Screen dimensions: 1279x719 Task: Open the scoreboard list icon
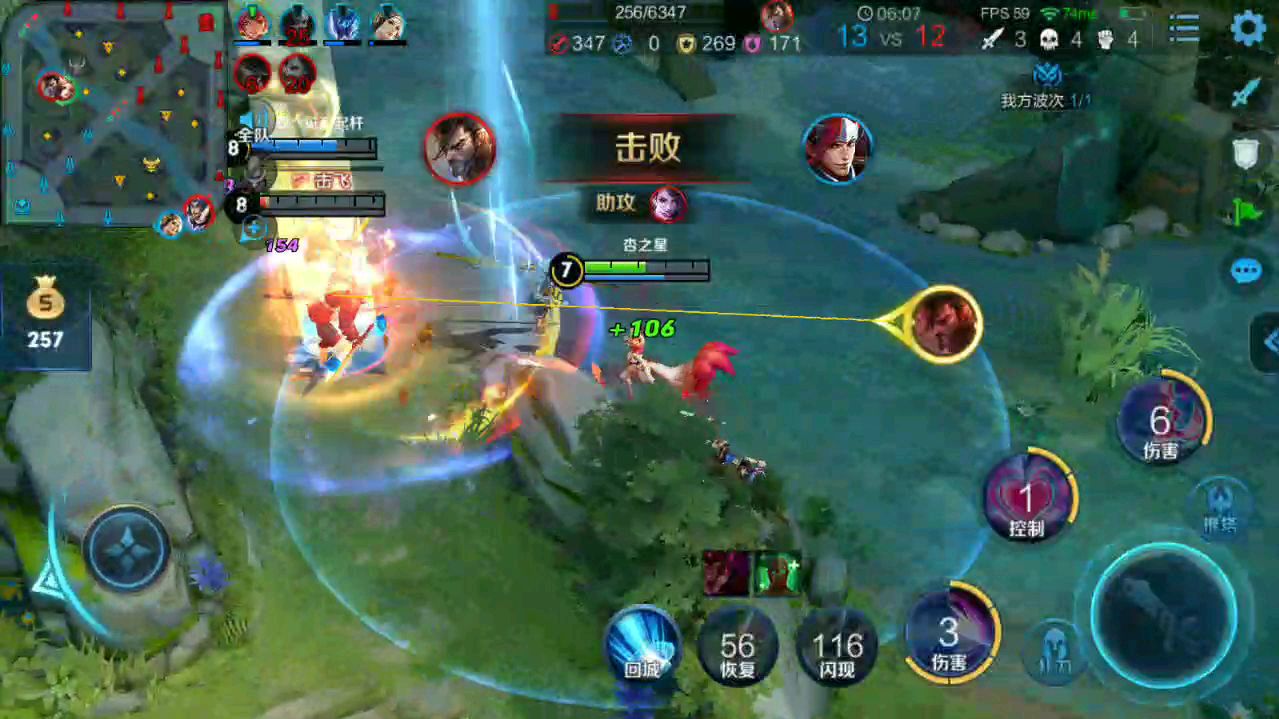[1184, 28]
